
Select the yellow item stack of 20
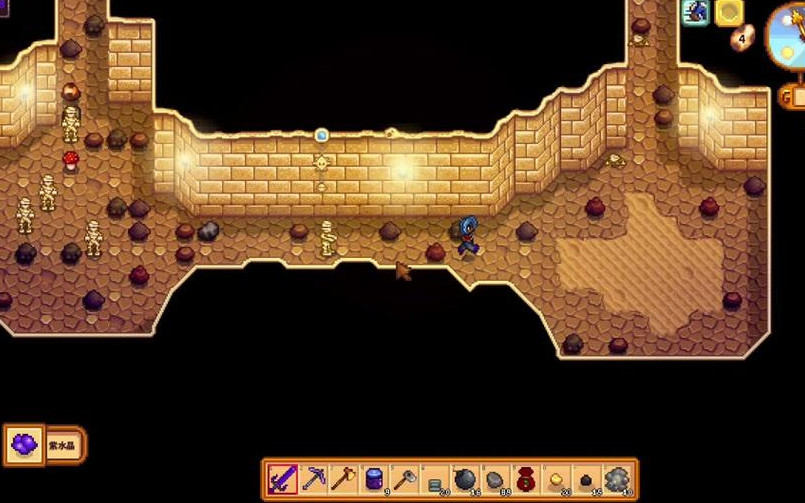pos(556,479)
